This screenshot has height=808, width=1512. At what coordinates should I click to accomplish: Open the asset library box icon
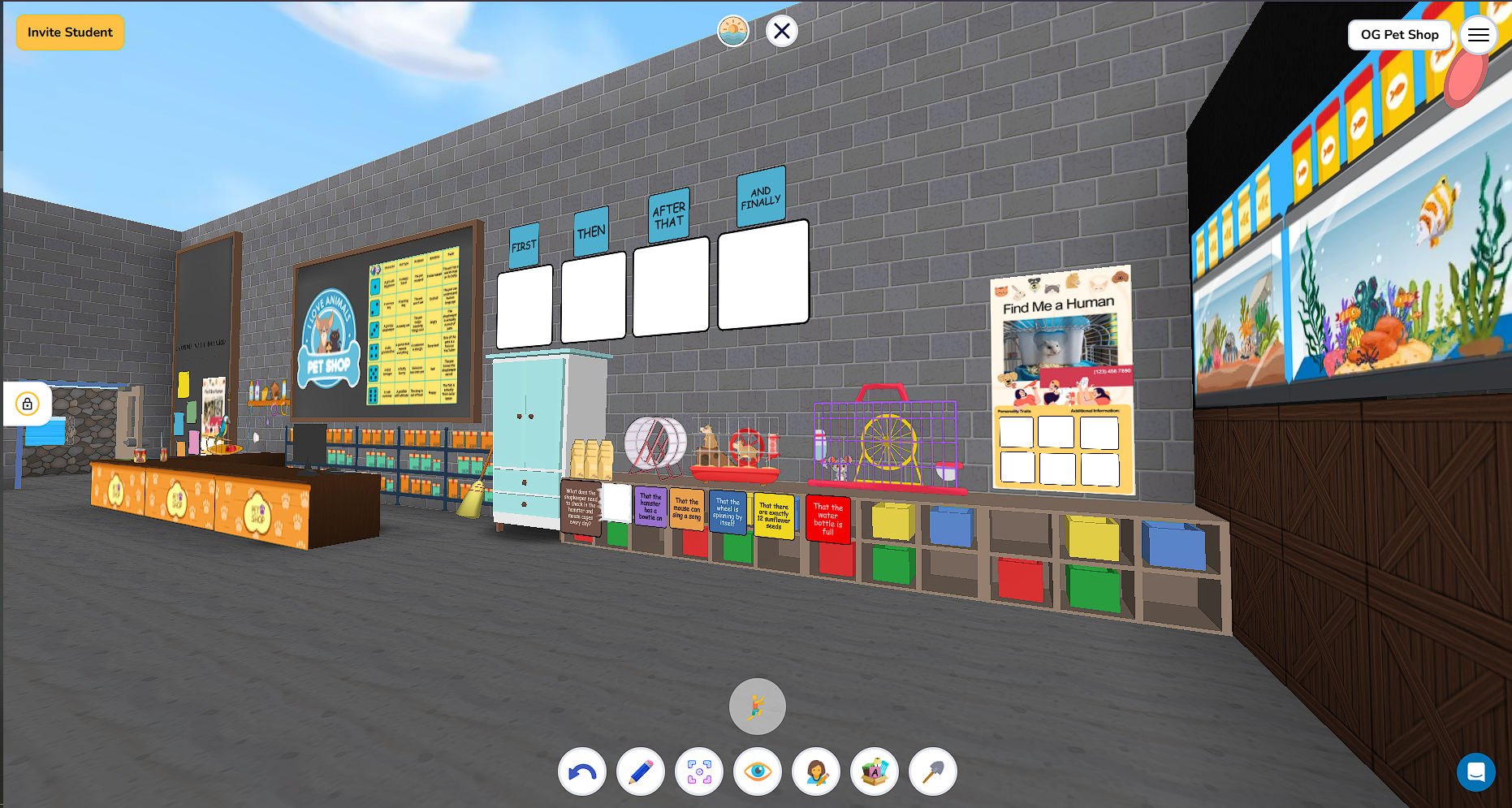coord(874,771)
